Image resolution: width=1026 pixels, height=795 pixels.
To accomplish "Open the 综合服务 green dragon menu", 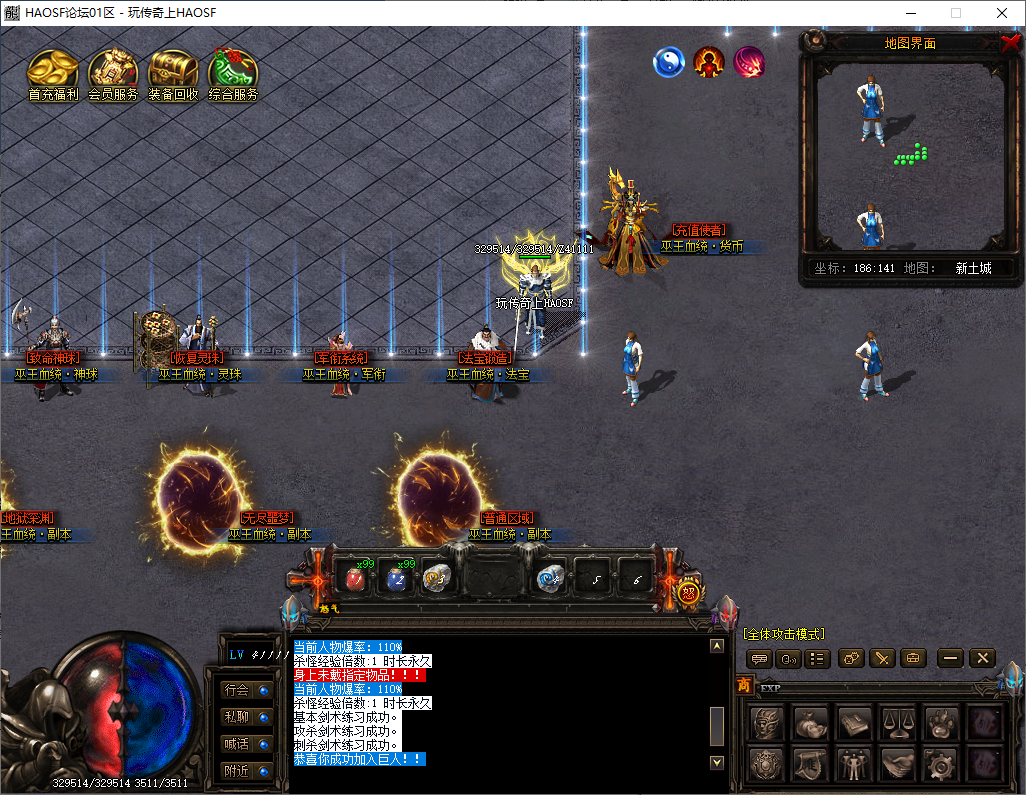I will [233, 70].
